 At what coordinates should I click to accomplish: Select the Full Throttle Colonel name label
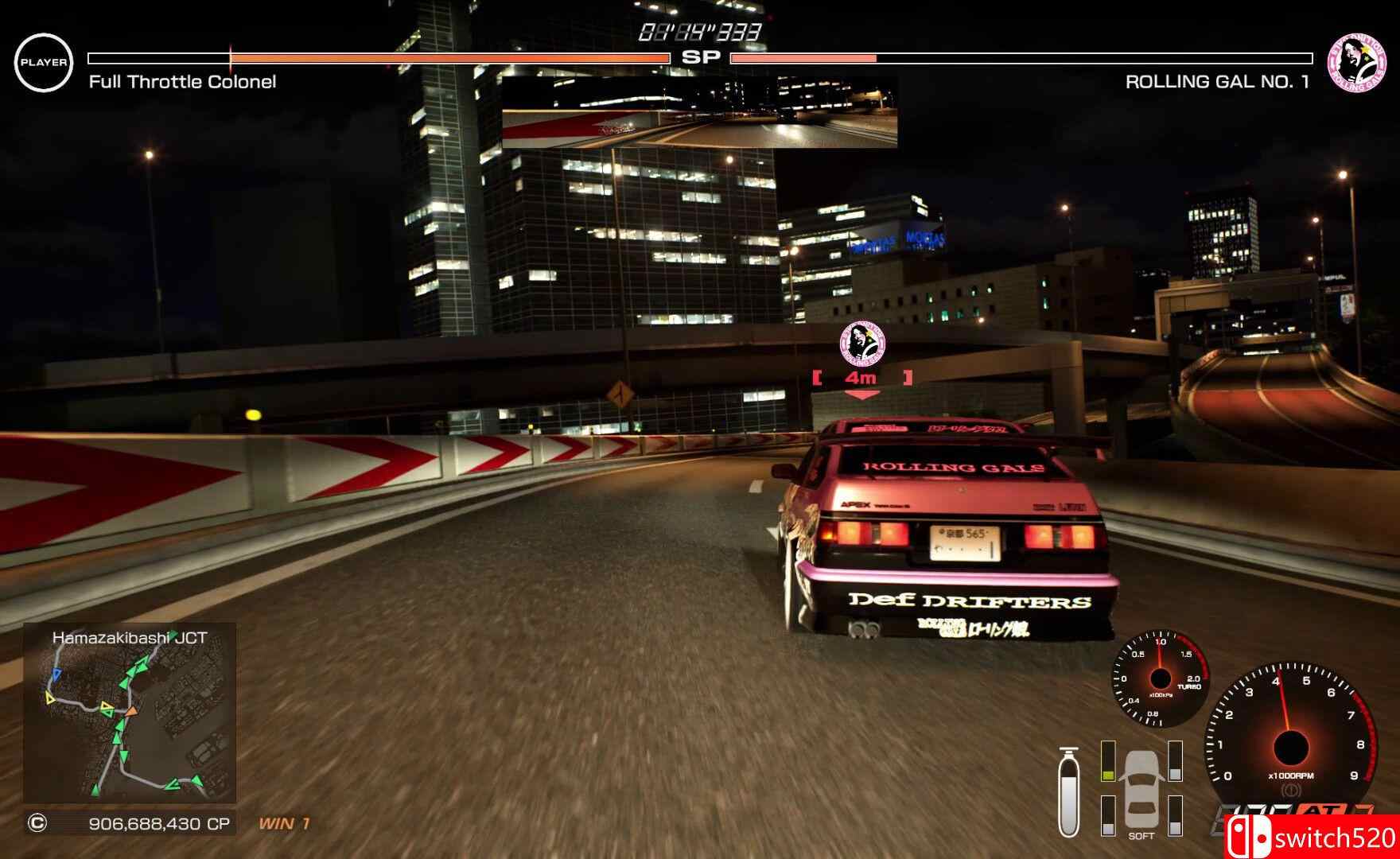tap(181, 81)
